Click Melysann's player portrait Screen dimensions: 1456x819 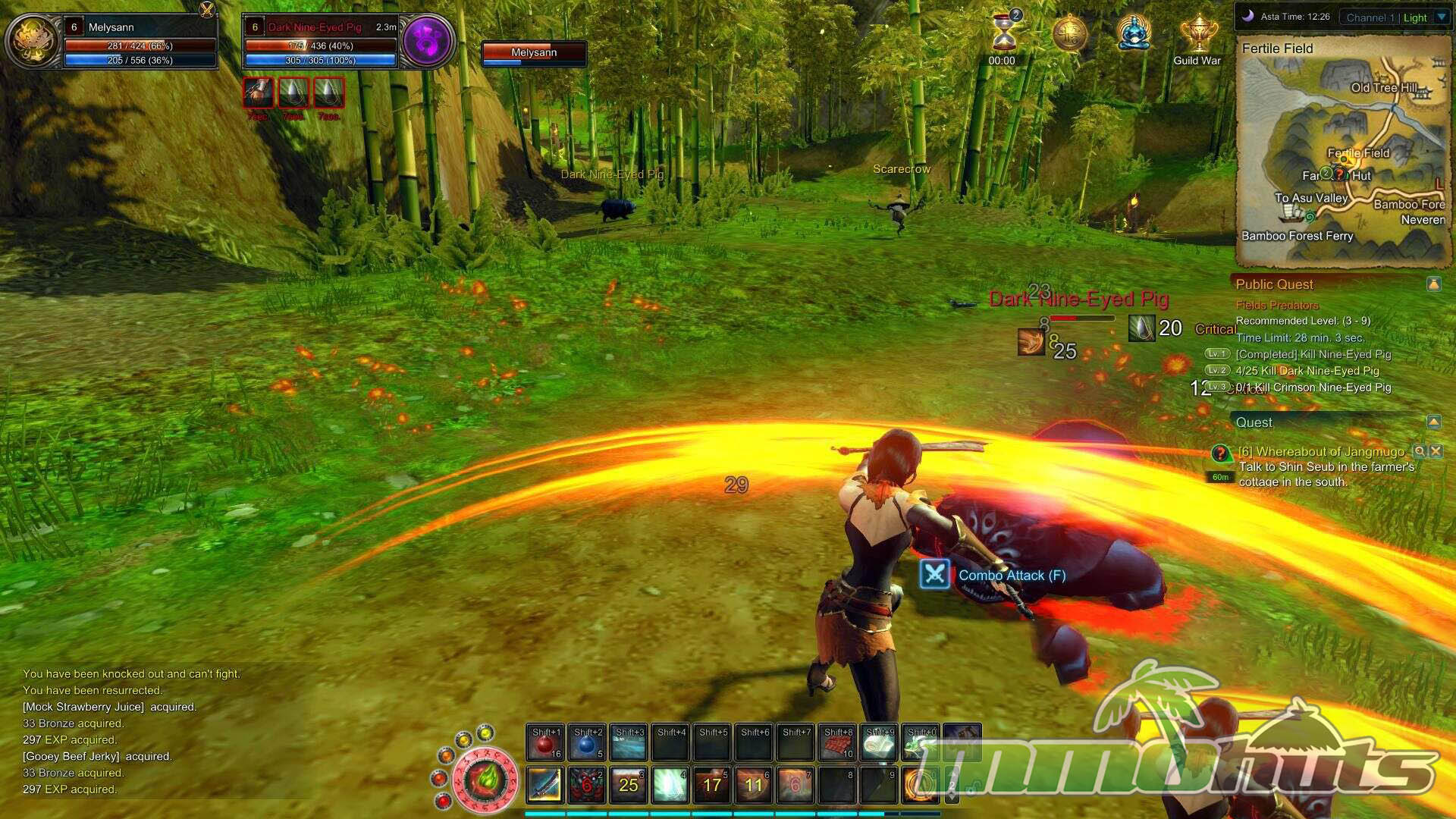32,41
